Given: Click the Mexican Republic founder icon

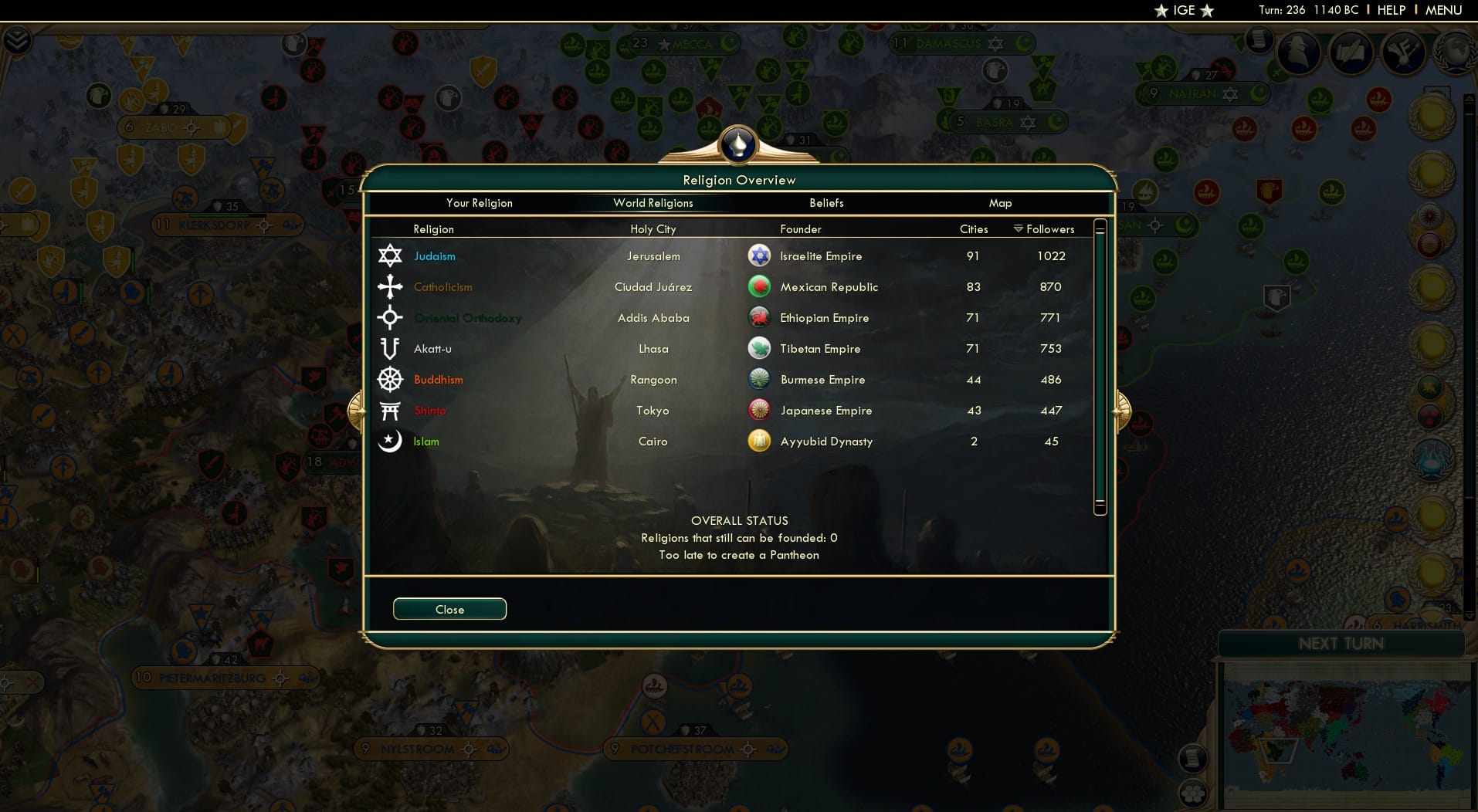Looking at the screenshot, I should [x=761, y=286].
